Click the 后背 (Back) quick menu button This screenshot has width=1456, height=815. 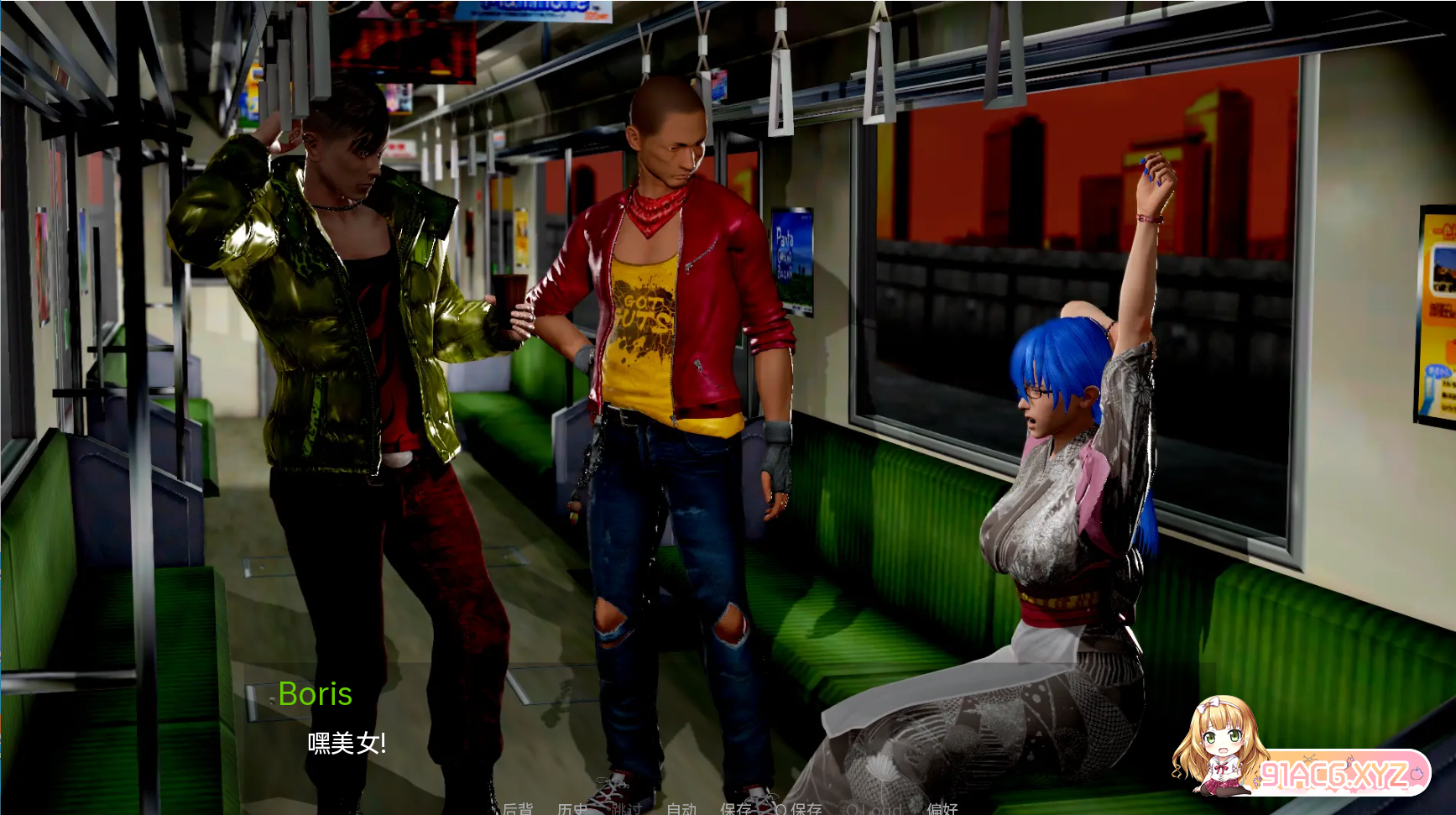(x=517, y=808)
